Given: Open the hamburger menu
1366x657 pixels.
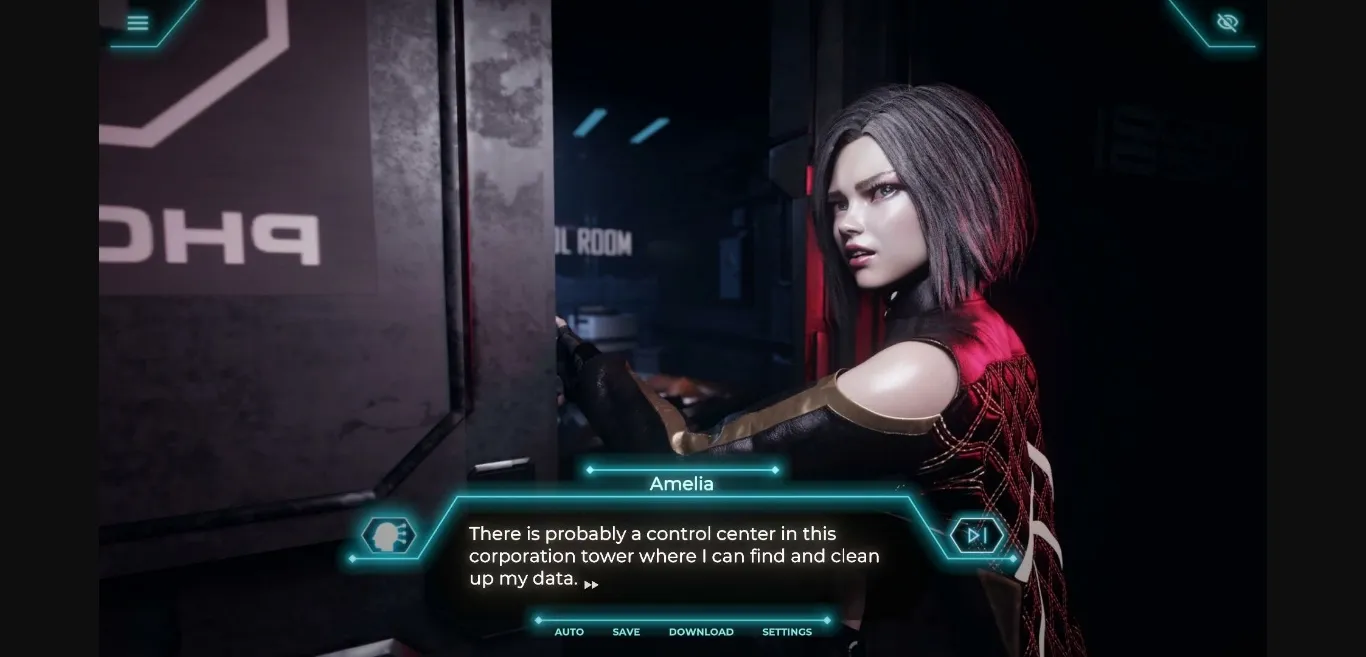Looking at the screenshot, I should [x=138, y=23].
